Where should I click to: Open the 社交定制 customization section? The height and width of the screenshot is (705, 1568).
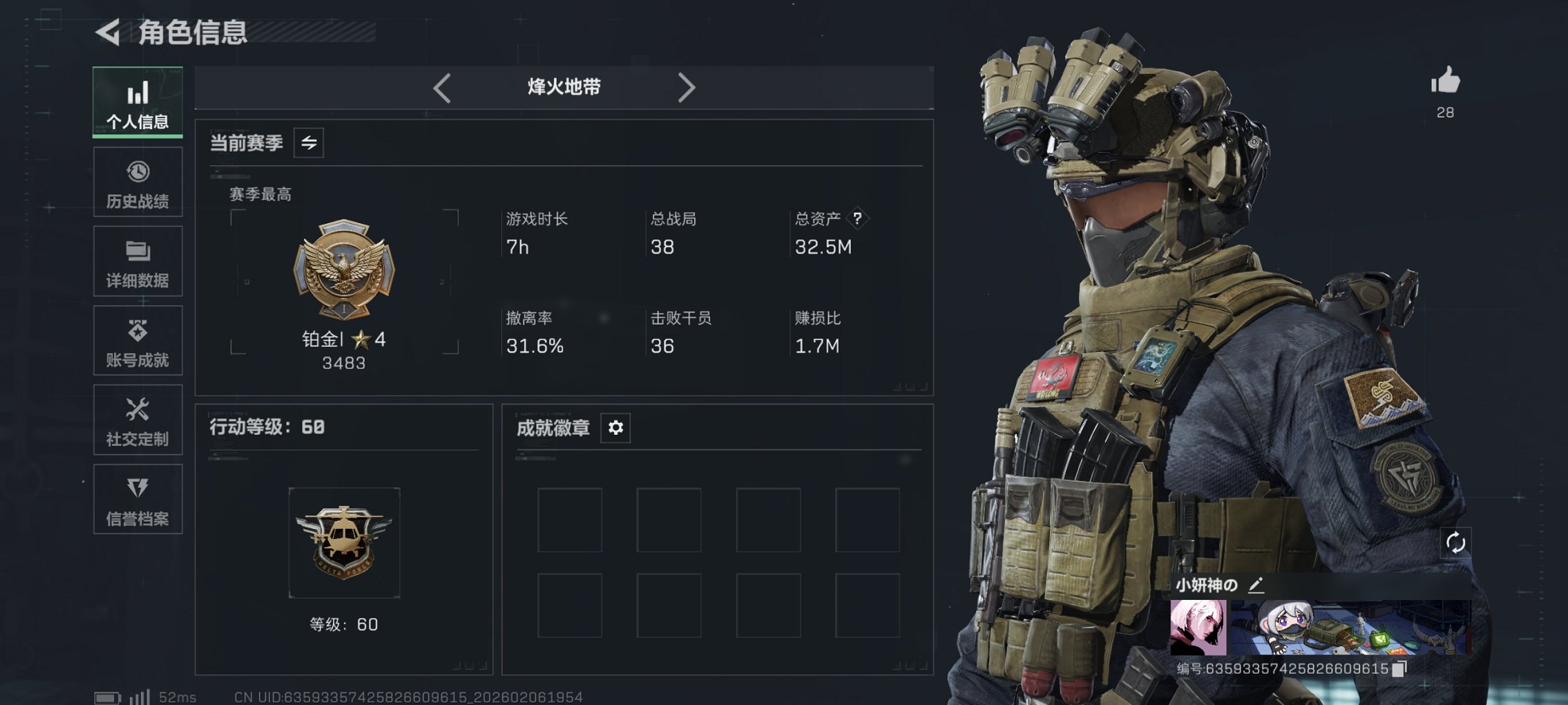(x=137, y=420)
